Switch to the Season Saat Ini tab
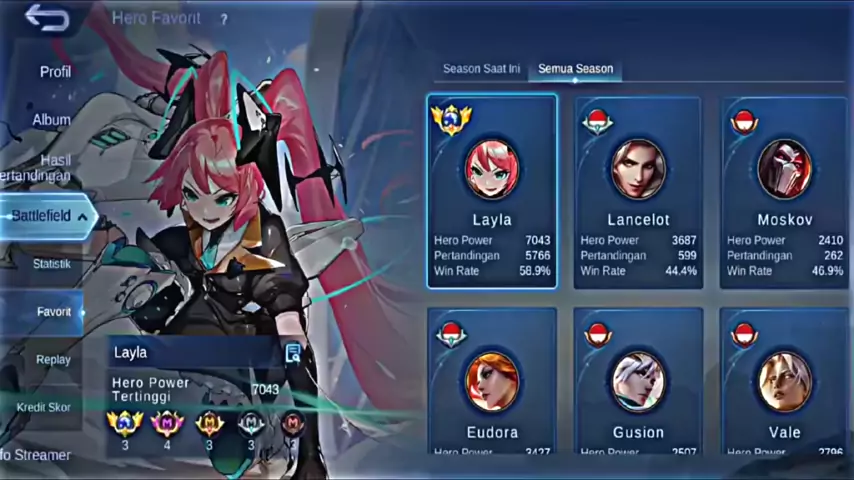Image resolution: width=854 pixels, height=480 pixels. (x=481, y=69)
